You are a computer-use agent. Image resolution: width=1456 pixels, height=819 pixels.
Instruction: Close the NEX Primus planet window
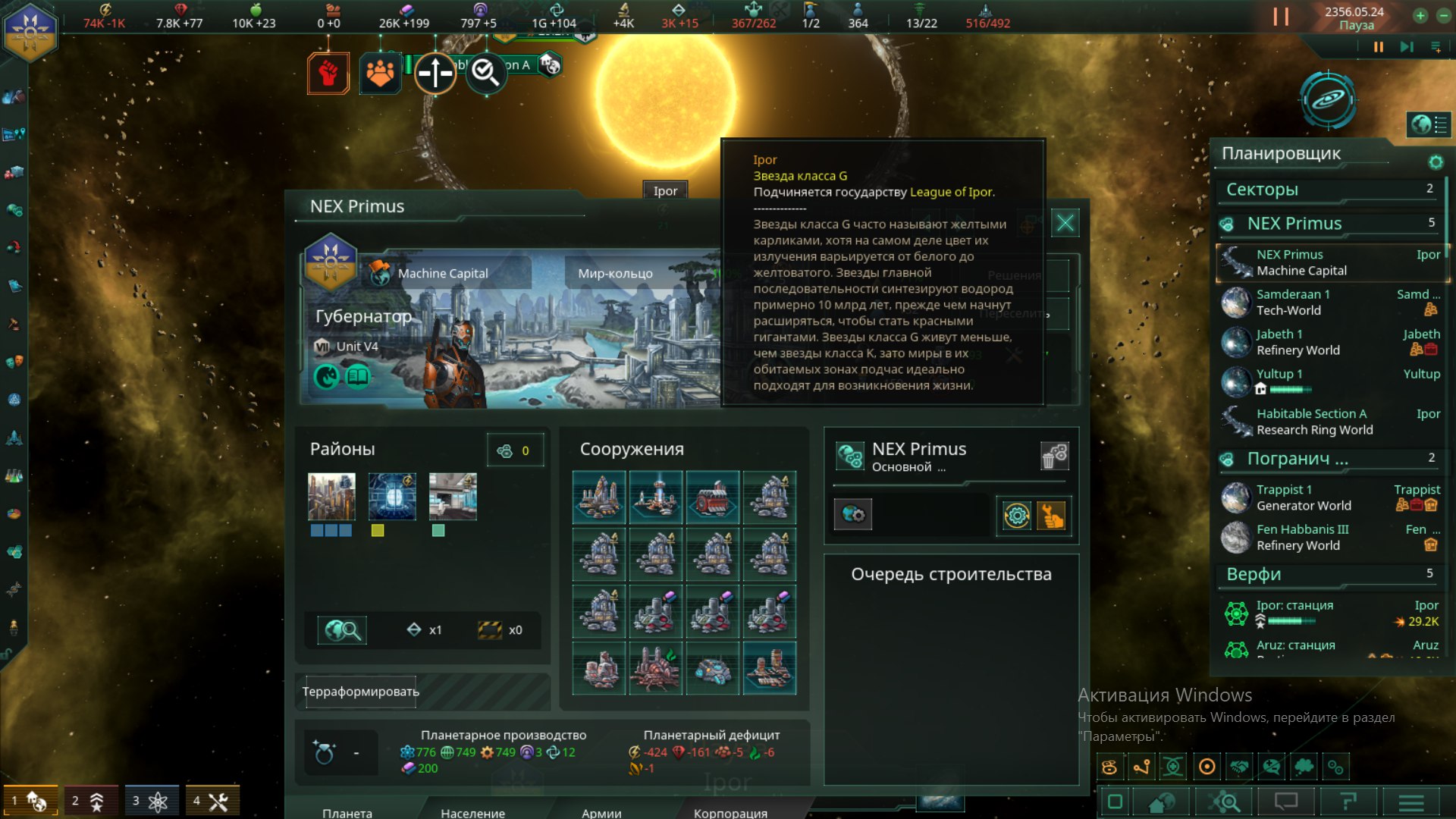point(1065,223)
